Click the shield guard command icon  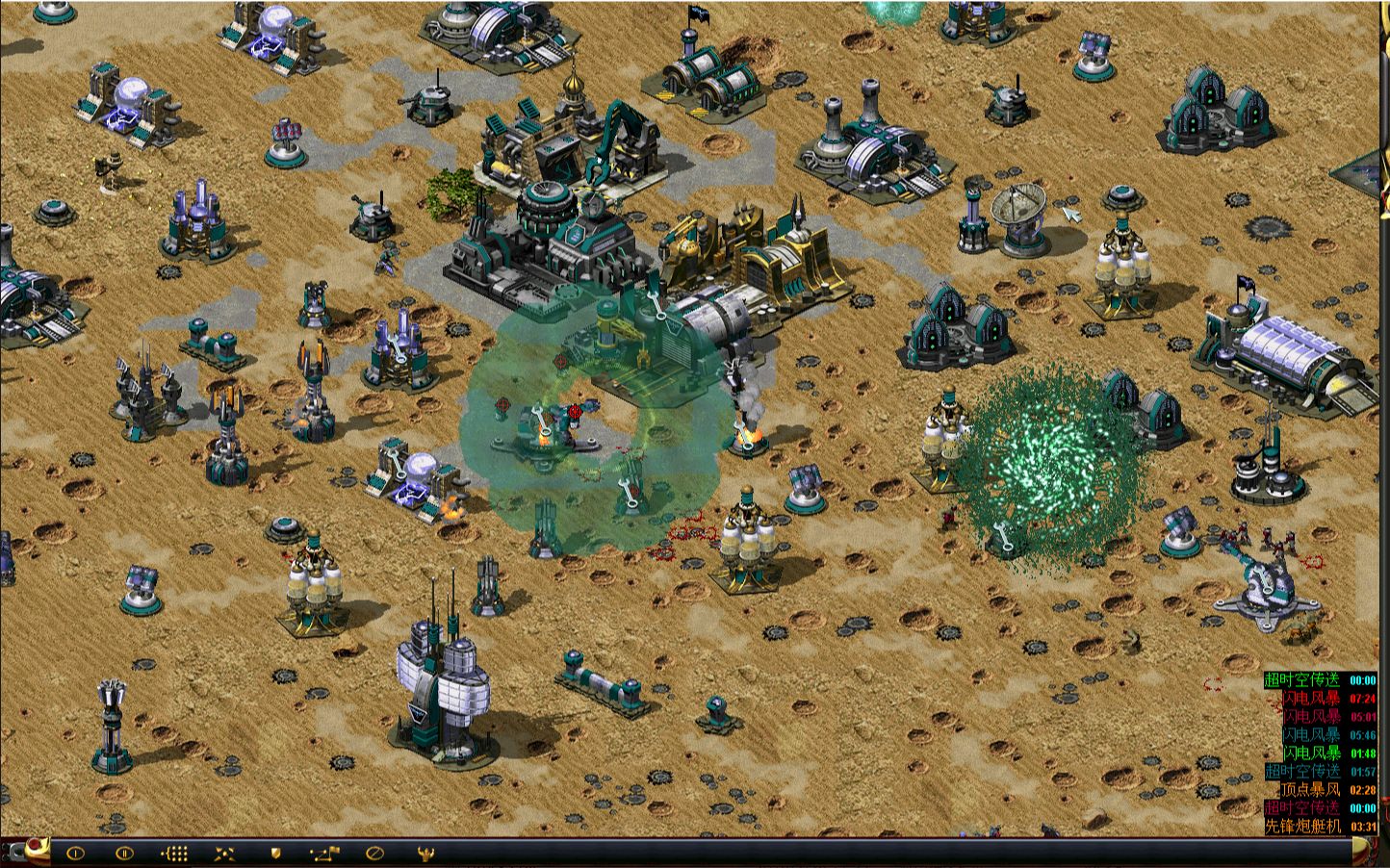(275, 853)
